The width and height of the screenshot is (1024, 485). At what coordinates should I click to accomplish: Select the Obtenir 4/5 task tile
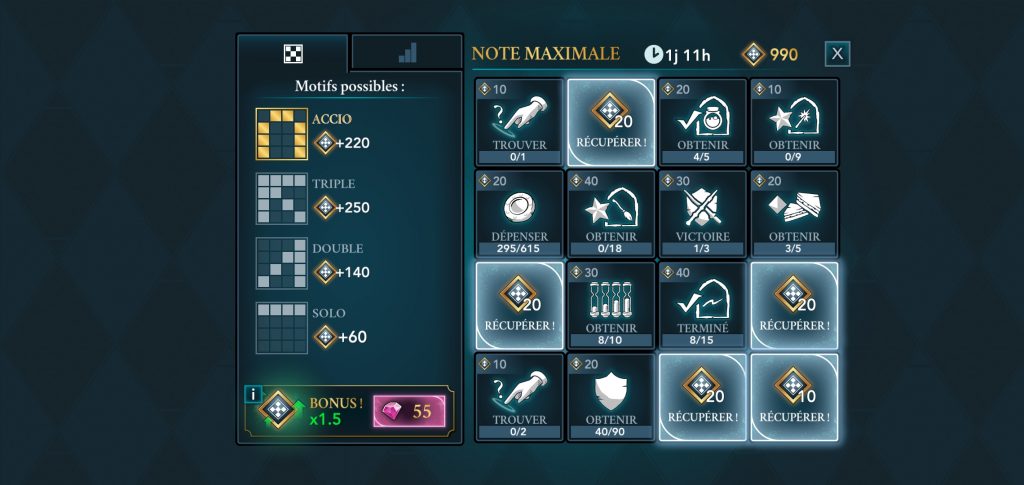pos(703,122)
